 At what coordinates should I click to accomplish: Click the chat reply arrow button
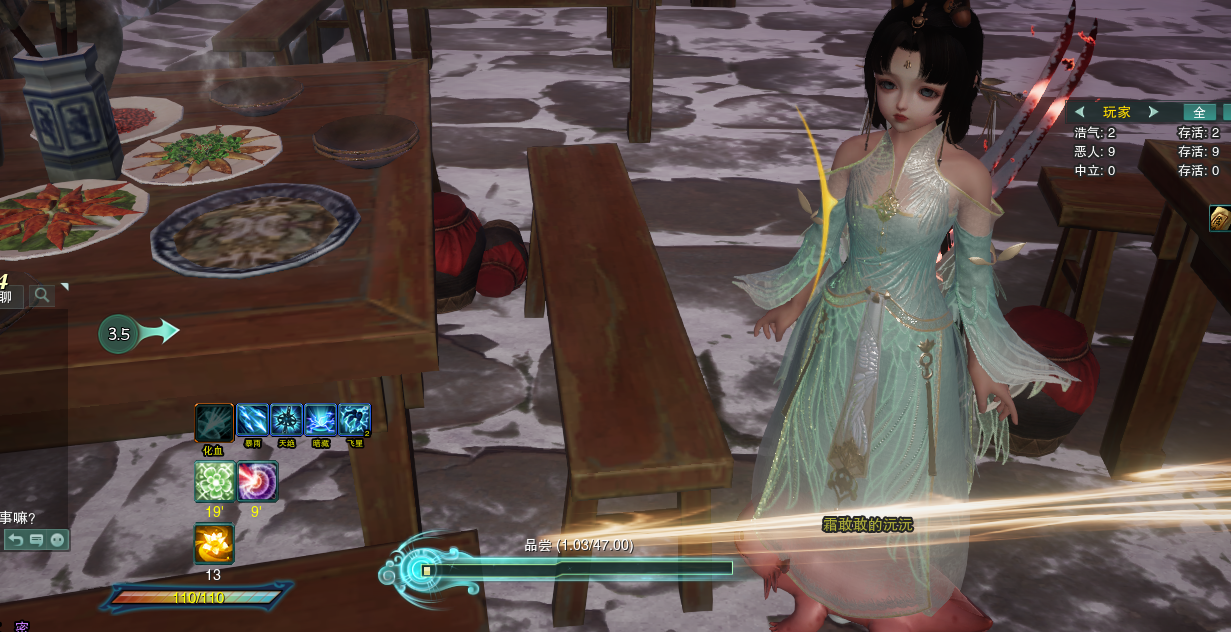click(15, 540)
